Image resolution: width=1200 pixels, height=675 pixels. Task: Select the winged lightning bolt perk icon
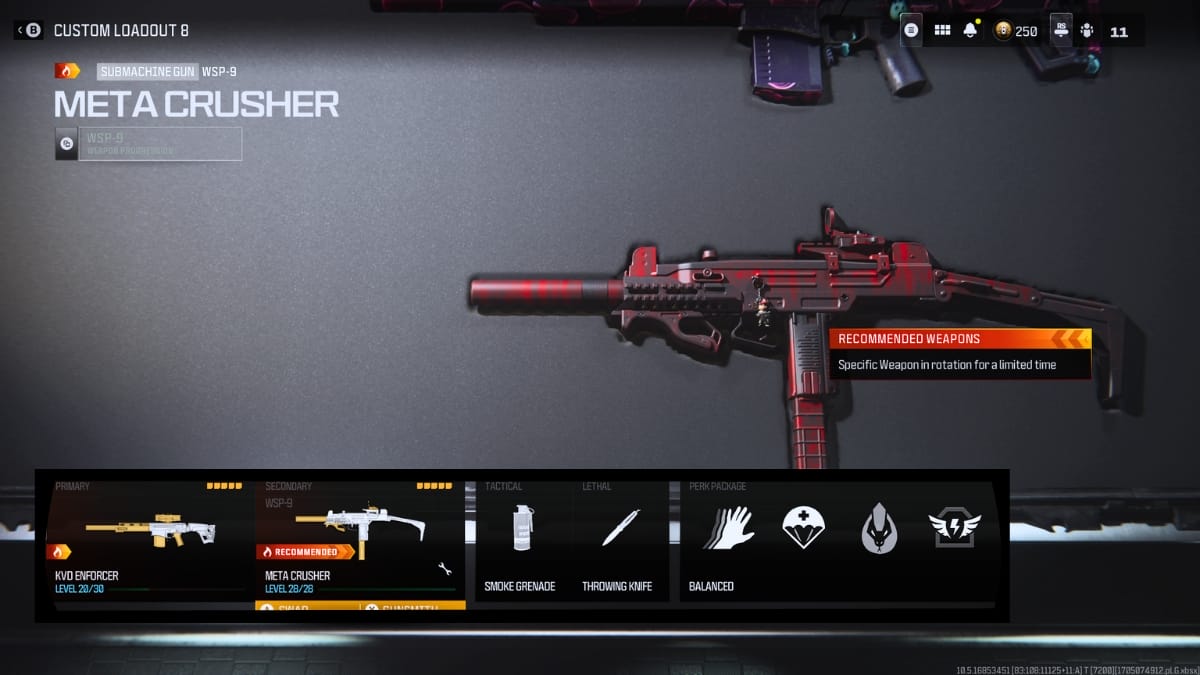[954, 528]
